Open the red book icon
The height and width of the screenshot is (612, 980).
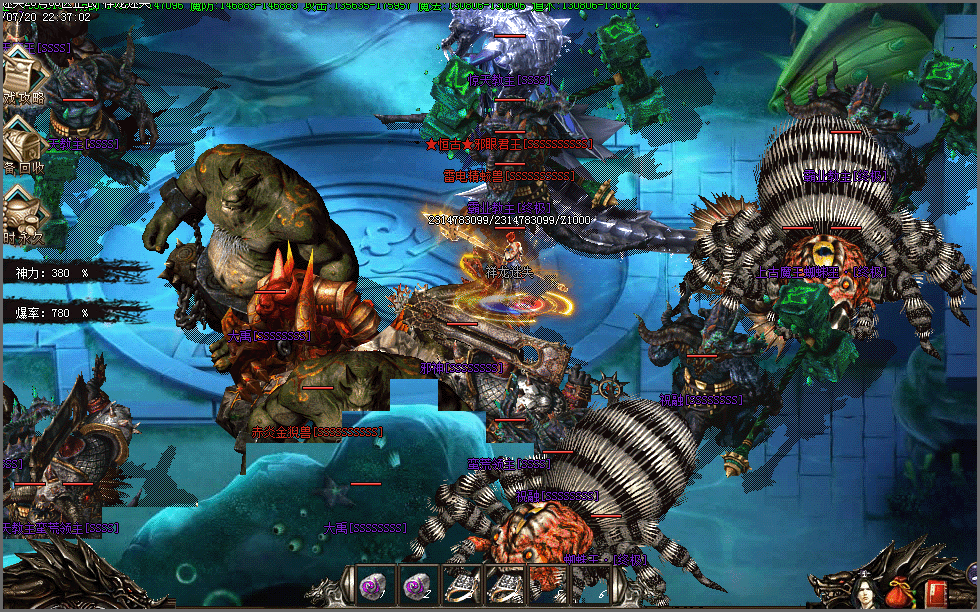click(x=936, y=592)
